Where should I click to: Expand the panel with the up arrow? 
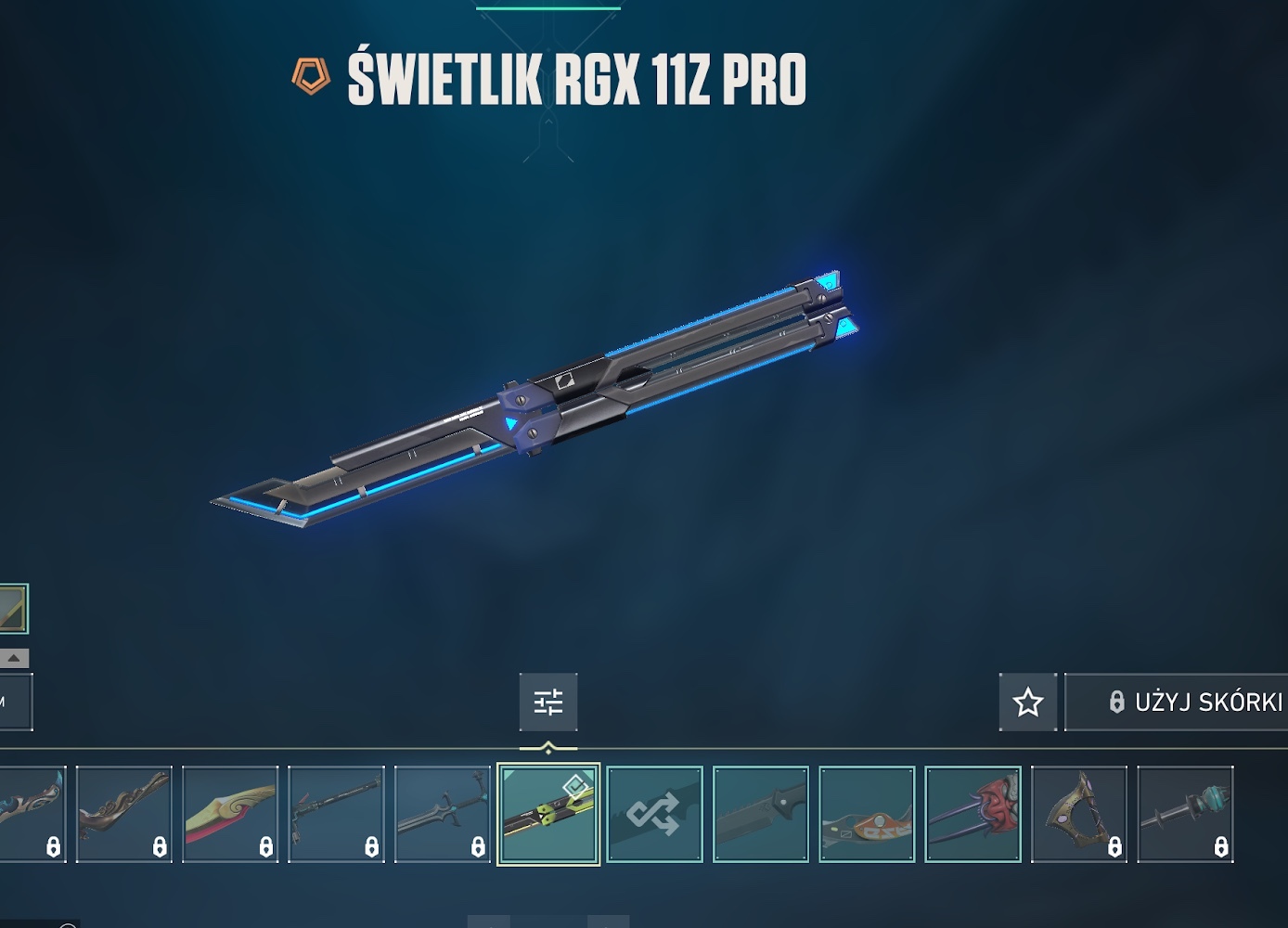14,658
